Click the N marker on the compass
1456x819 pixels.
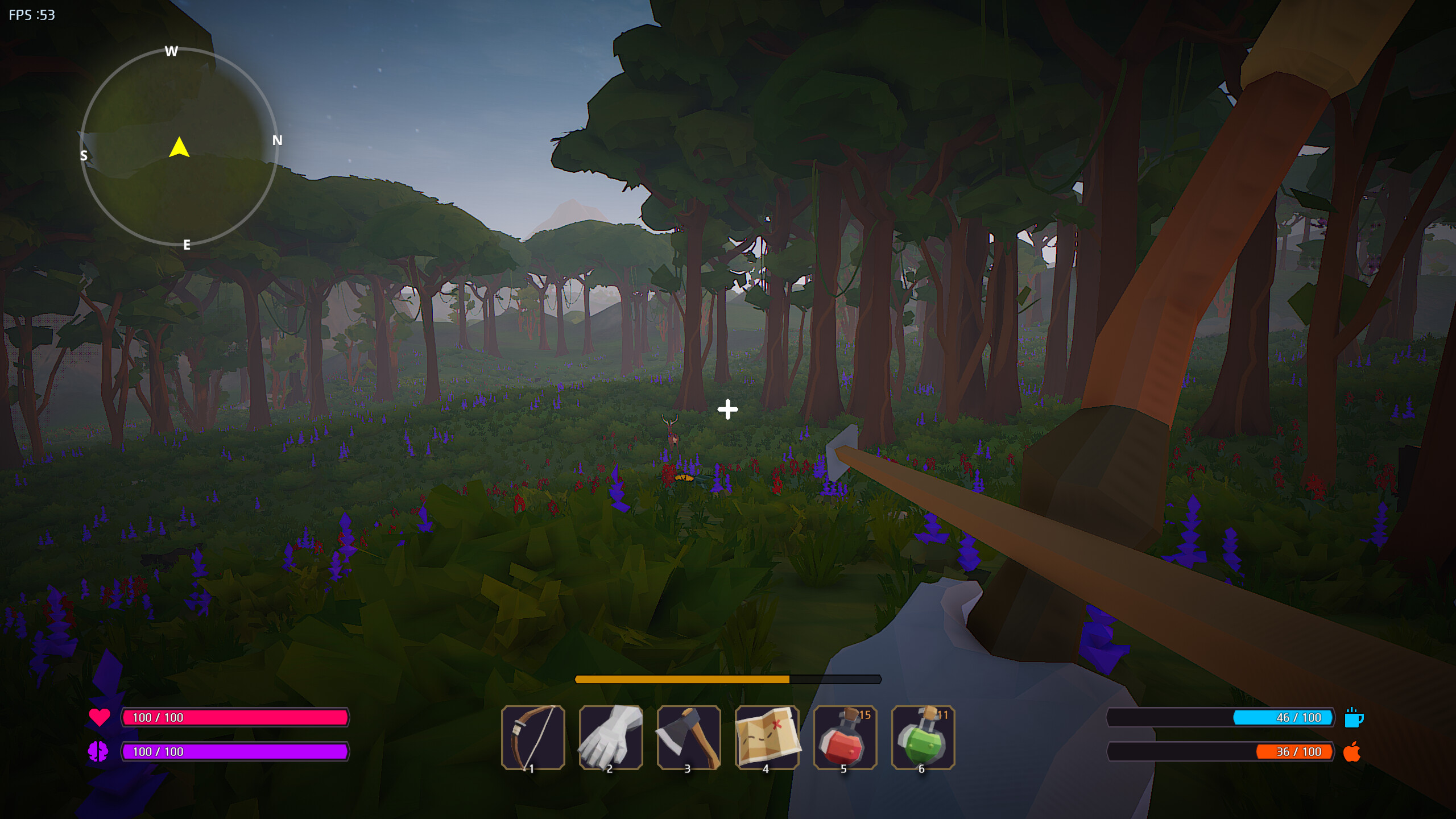pyautogui.click(x=277, y=139)
